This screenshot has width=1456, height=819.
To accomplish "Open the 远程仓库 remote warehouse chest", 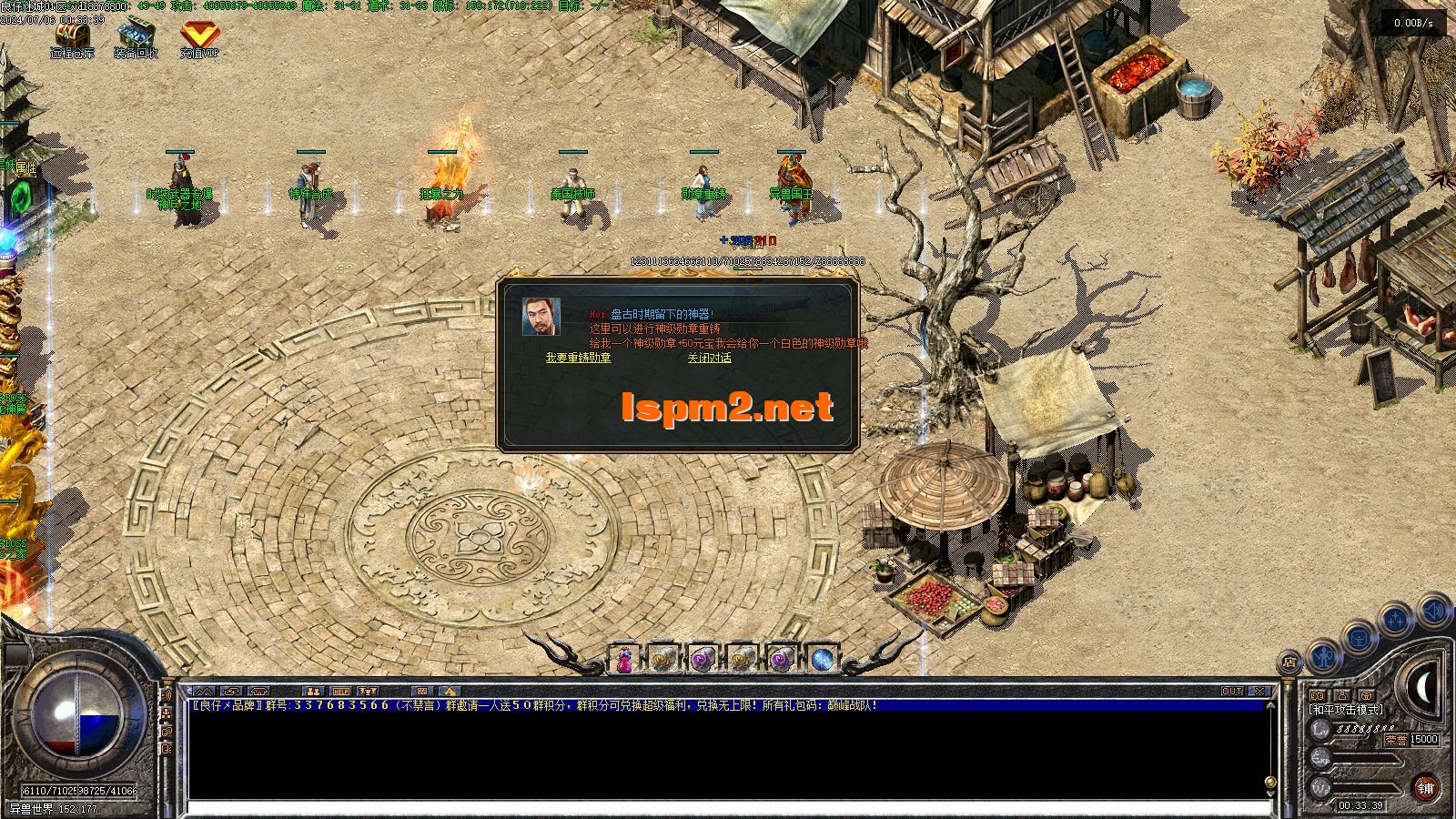I will tap(72, 36).
